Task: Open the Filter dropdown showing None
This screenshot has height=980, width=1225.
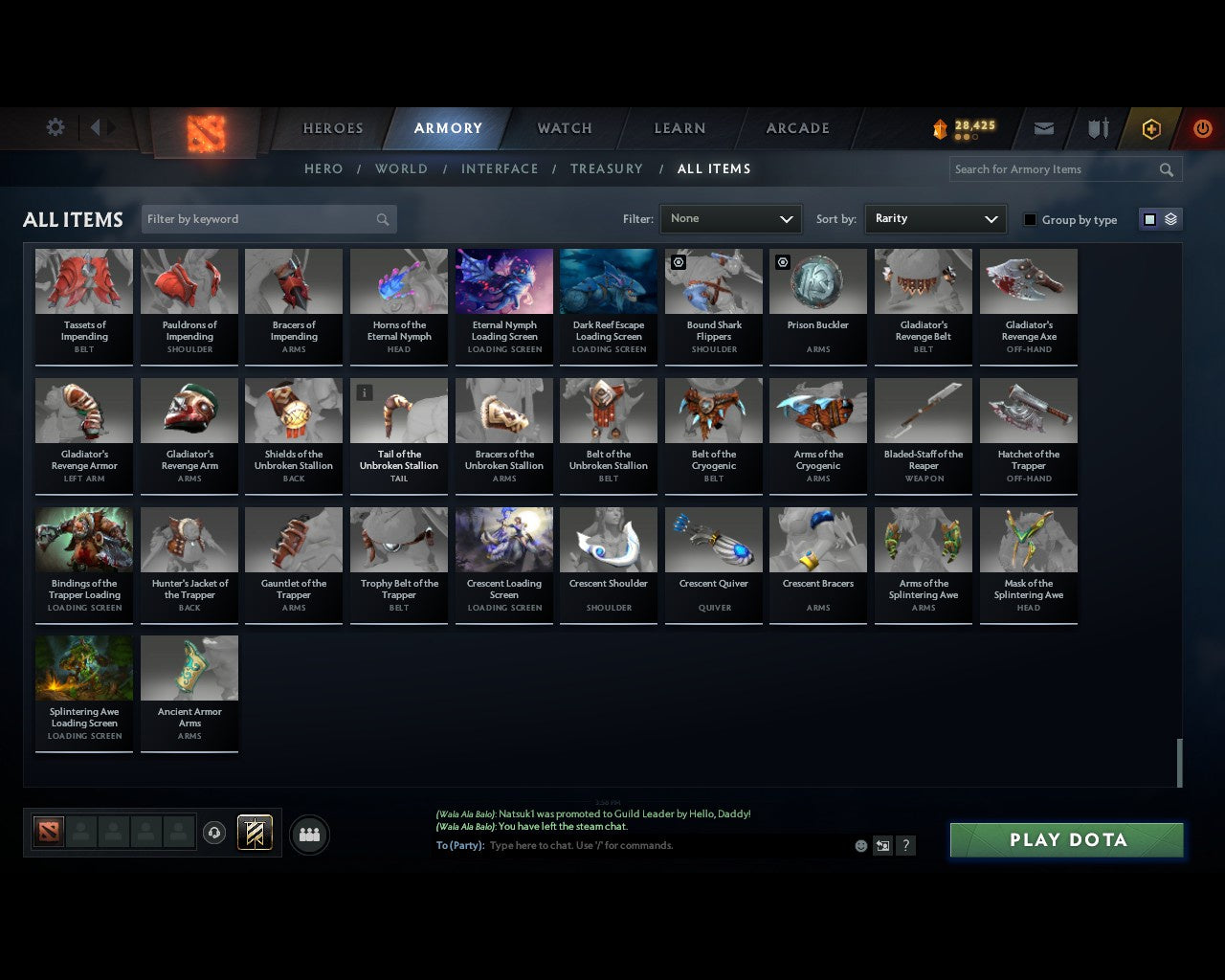Action: [730, 218]
